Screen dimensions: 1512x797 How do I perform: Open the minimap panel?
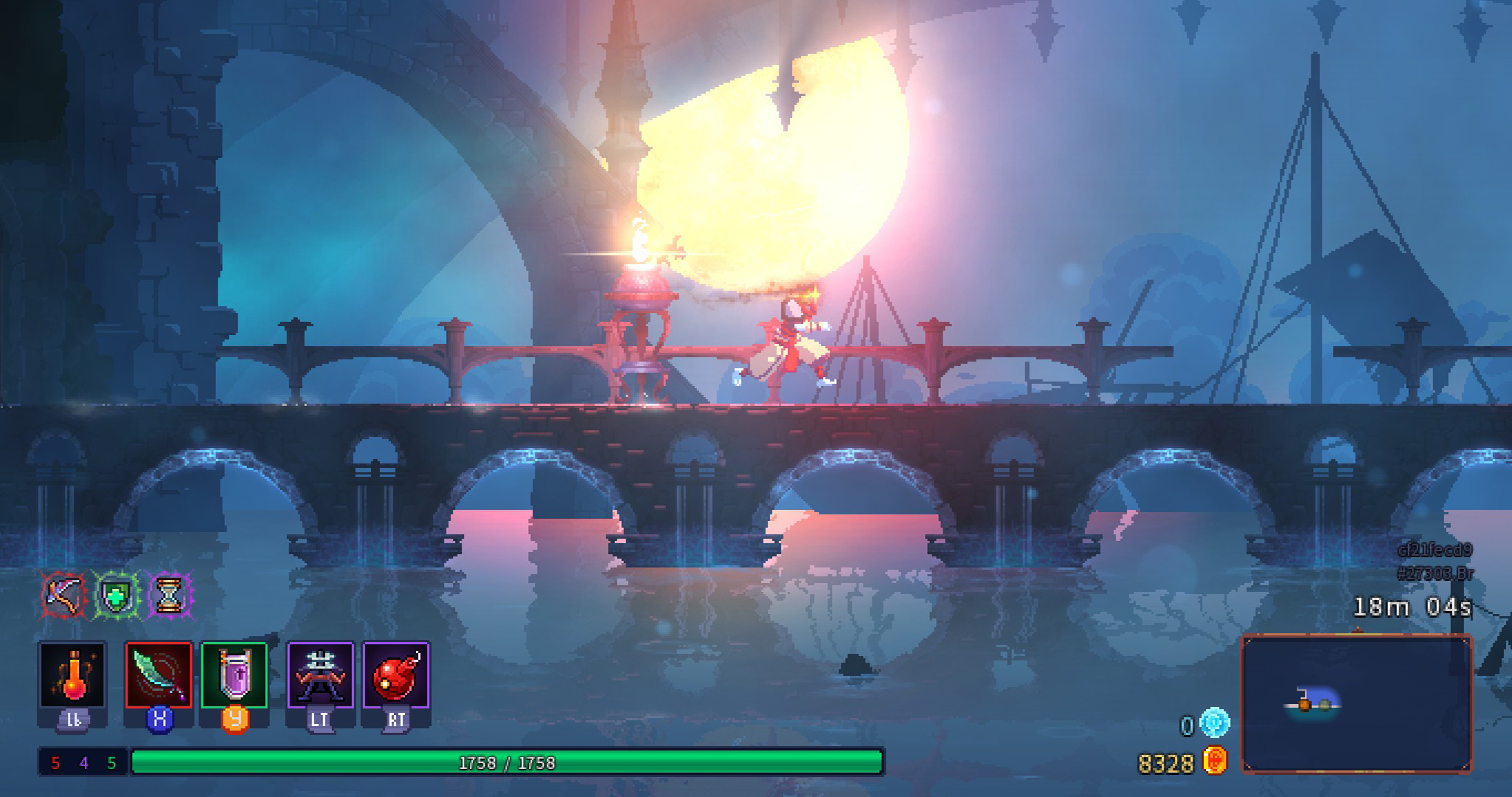pyautogui.click(x=1356, y=703)
